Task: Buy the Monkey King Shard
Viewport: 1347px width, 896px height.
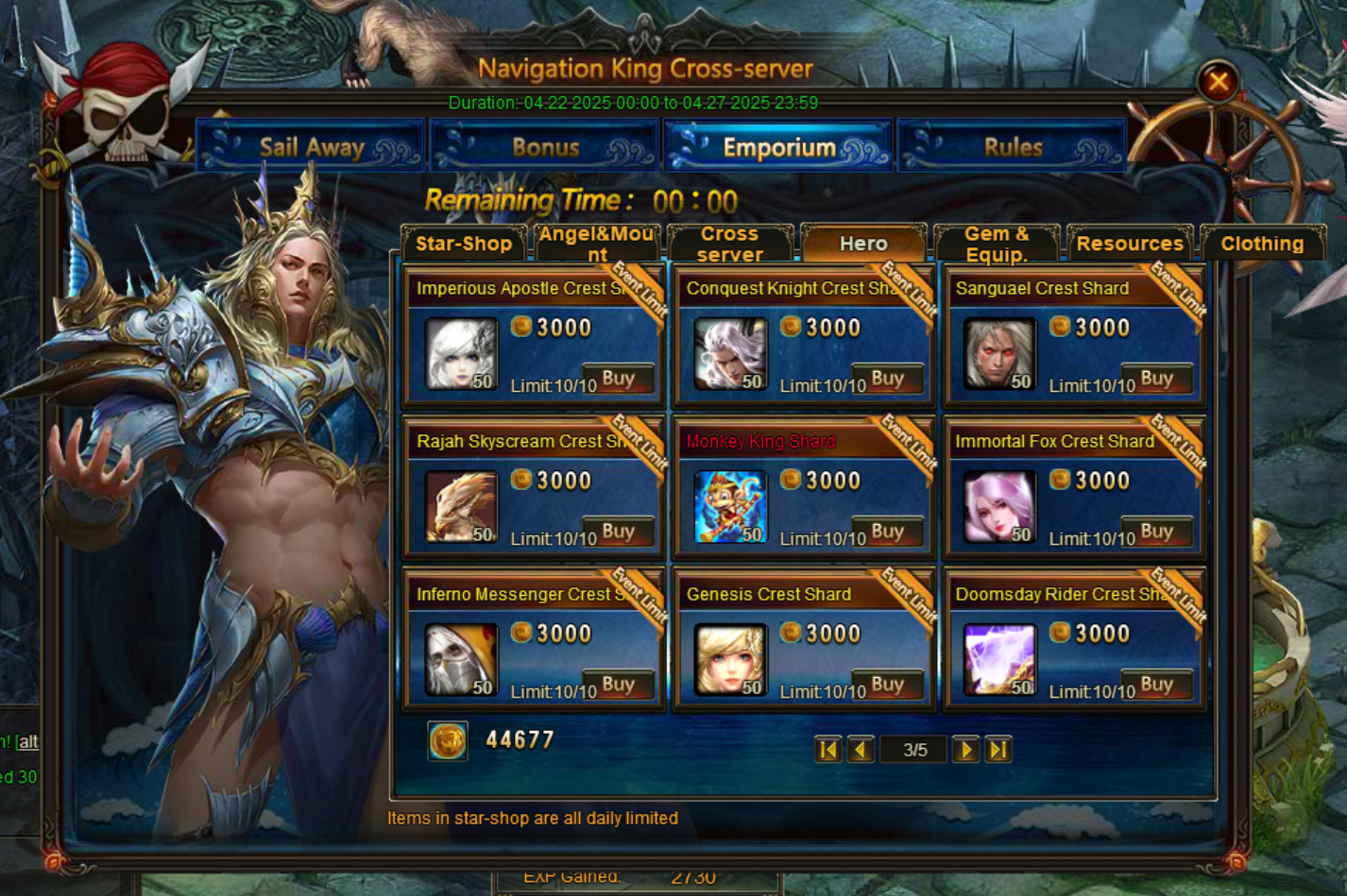Action: click(x=887, y=533)
